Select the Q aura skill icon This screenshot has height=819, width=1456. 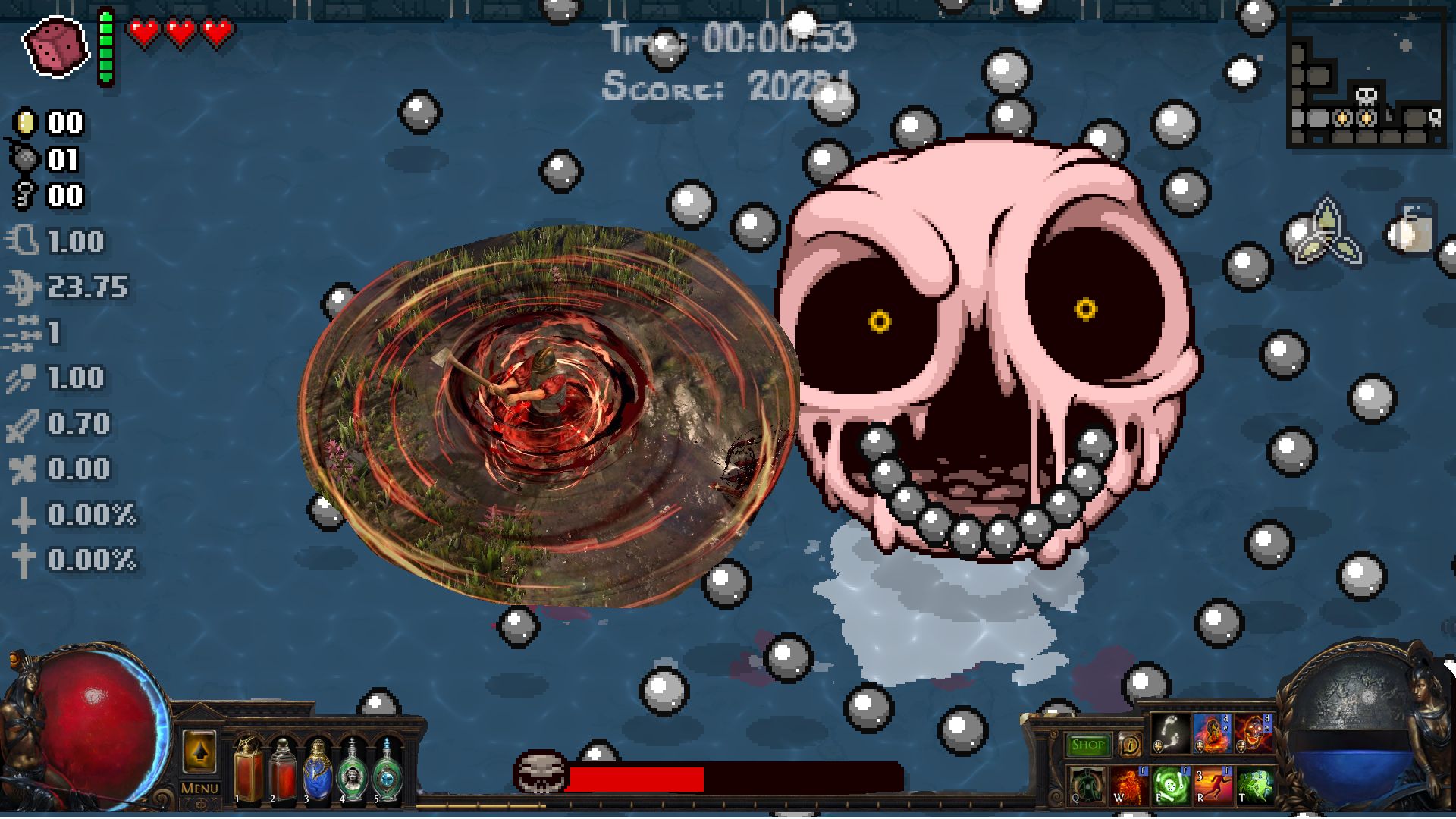point(1087,785)
